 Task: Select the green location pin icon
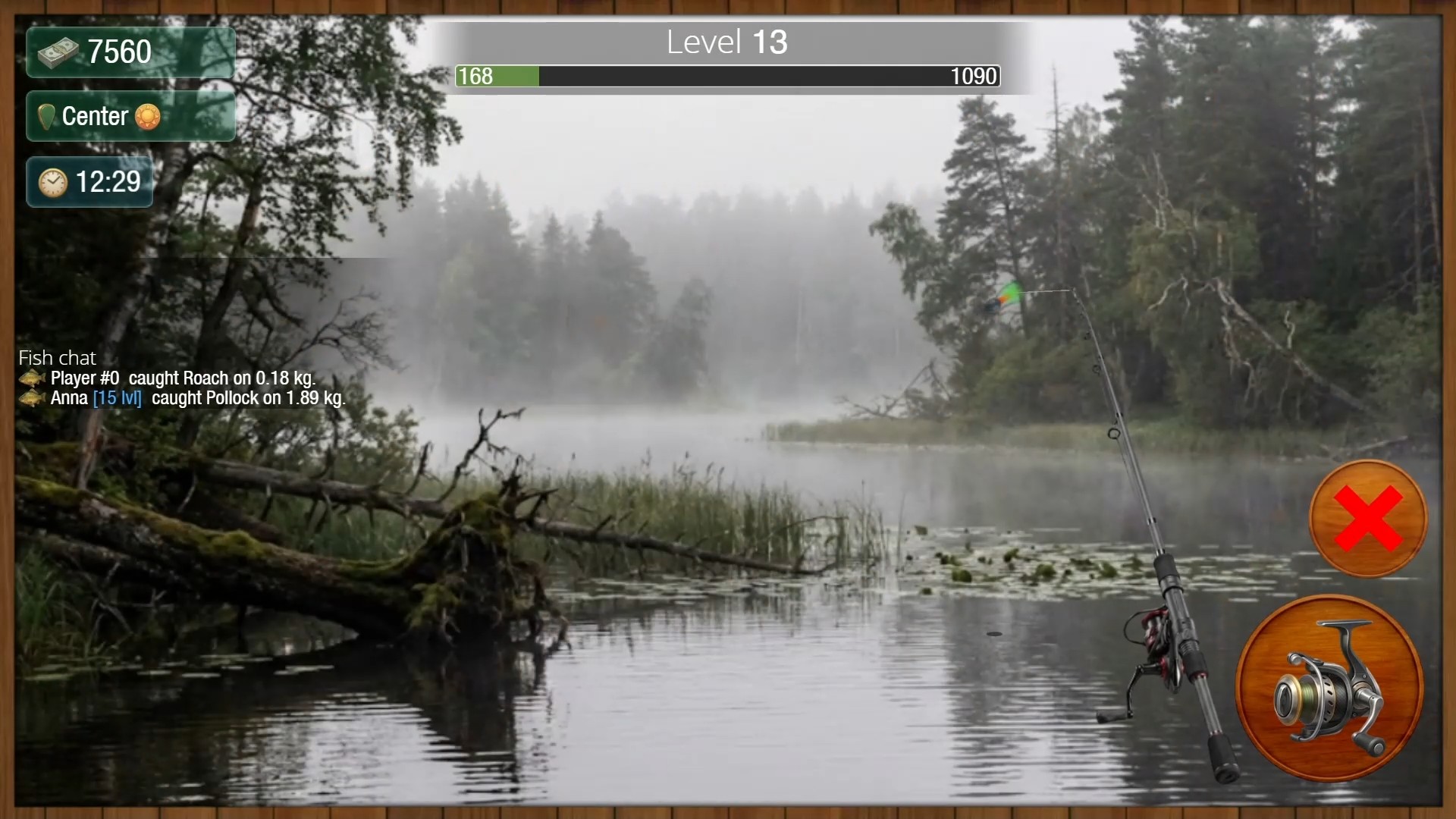(x=47, y=116)
